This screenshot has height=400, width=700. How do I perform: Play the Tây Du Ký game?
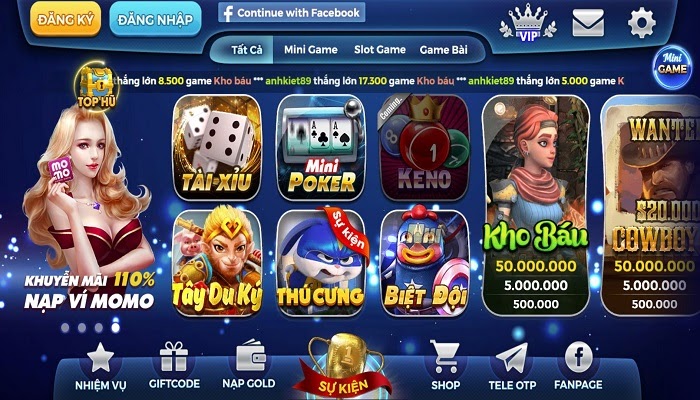pyautogui.click(x=216, y=262)
